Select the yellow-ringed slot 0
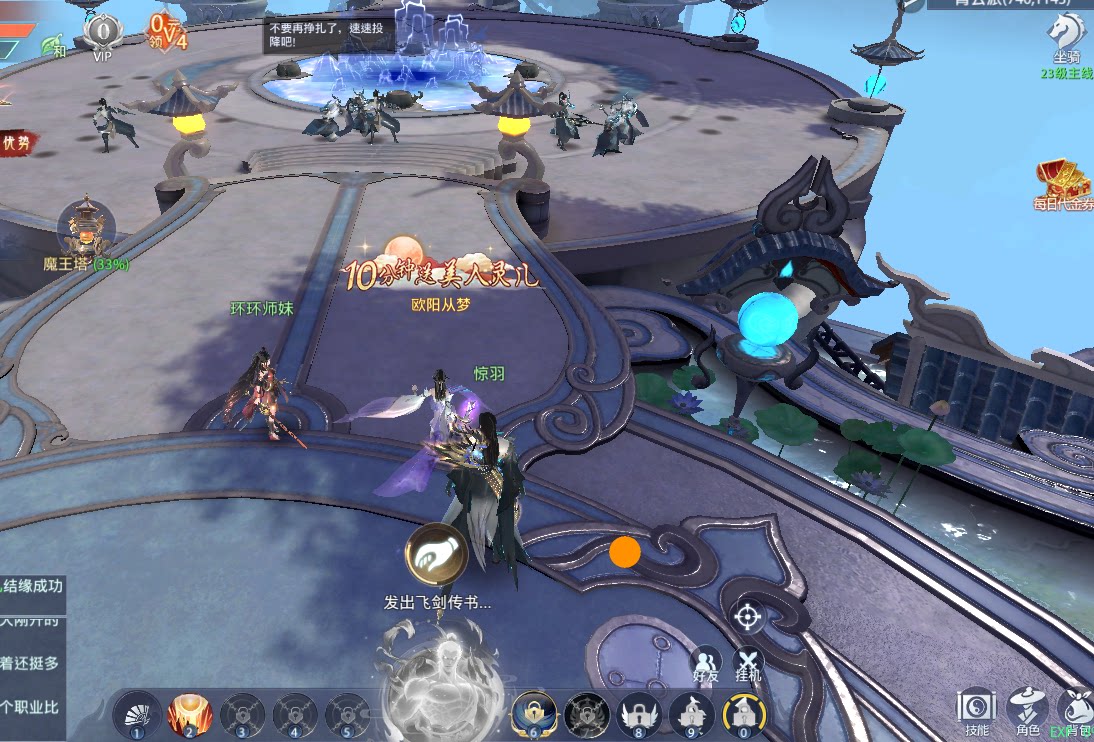Screen dimensions: 1094x742 tap(743, 714)
